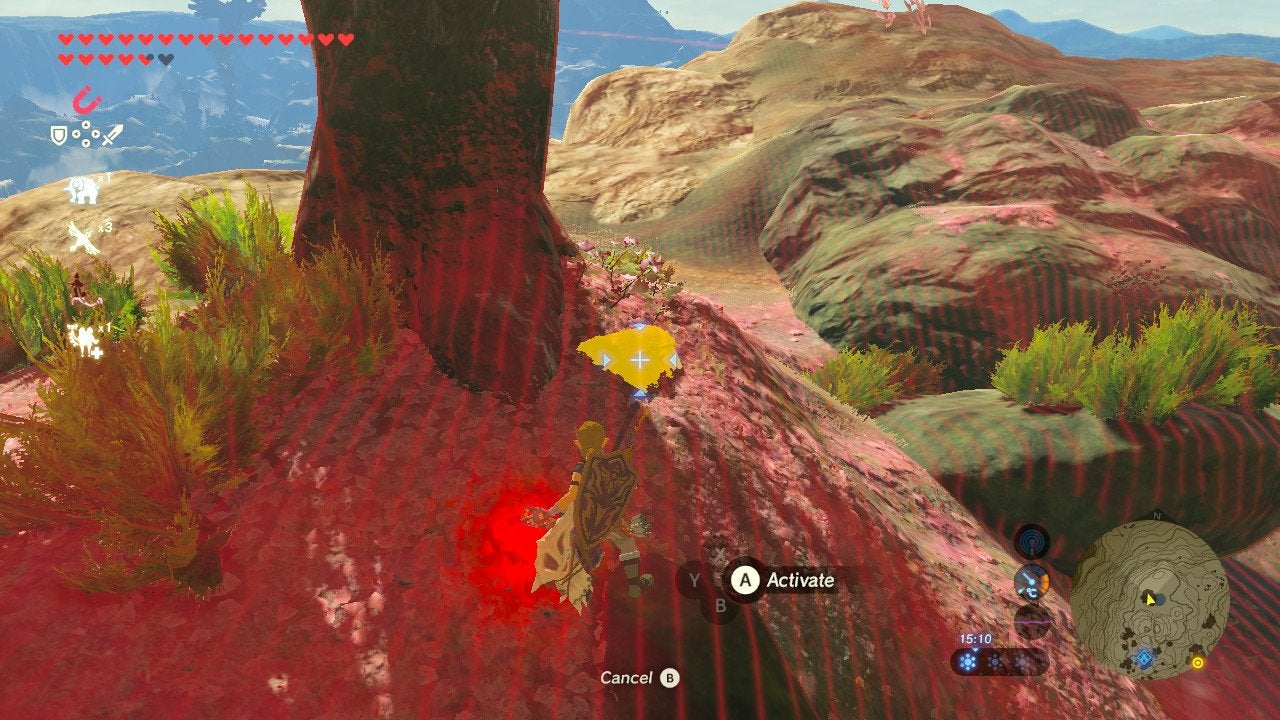This screenshot has height=720, width=1280.
Task: Select the elephant creature icon marked x1
Action: click(x=82, y=189)
